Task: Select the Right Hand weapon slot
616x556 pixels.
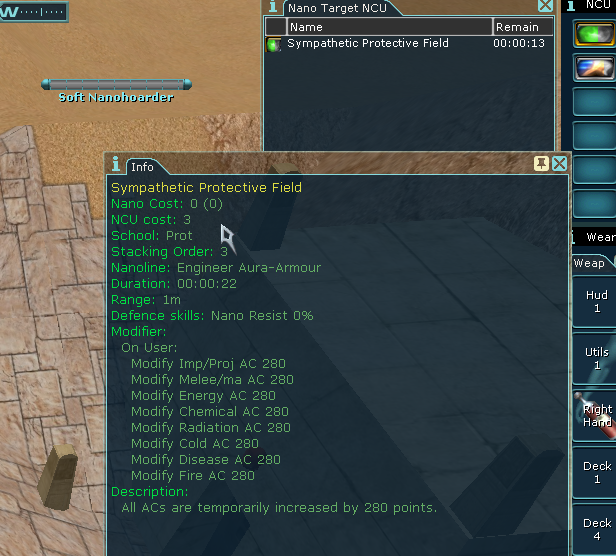Action: click(x=596, y=415)
